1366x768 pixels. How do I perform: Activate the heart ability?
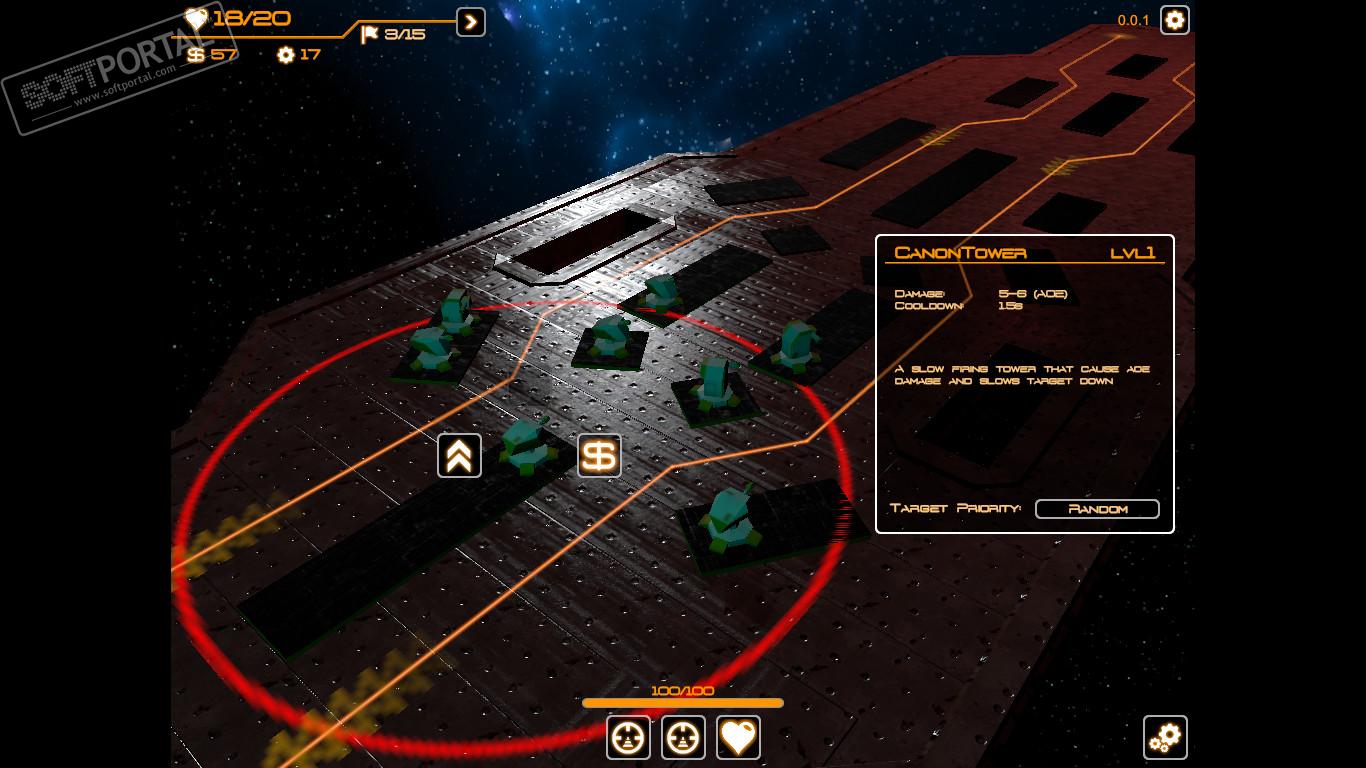[738, 738]
